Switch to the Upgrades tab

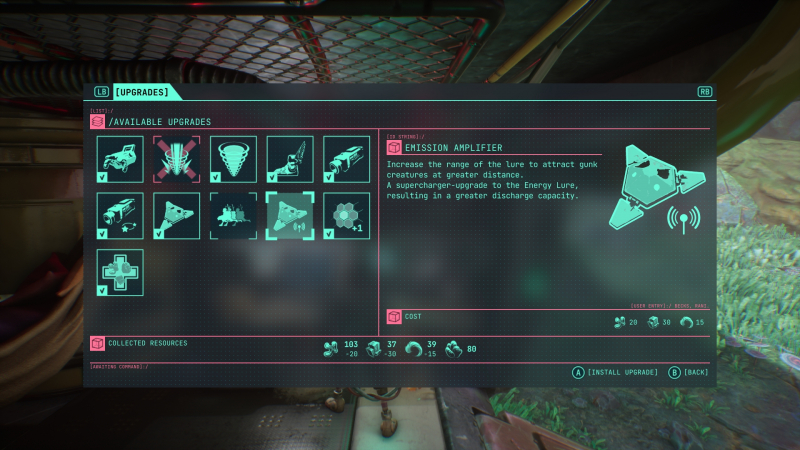pyautogui.click(x=146, y=92)
